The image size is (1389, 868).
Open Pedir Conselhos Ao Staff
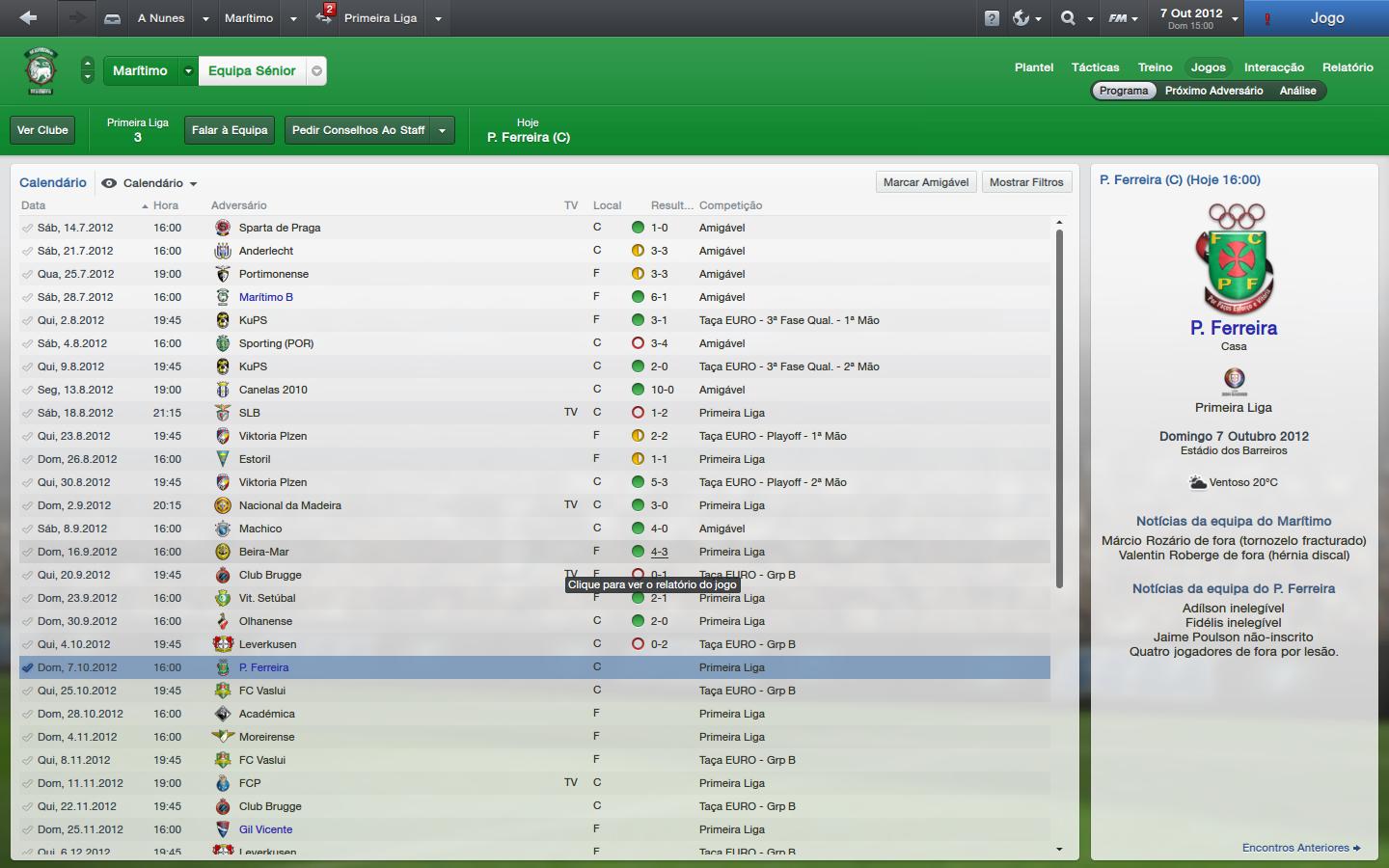click(x=358, y=130)
